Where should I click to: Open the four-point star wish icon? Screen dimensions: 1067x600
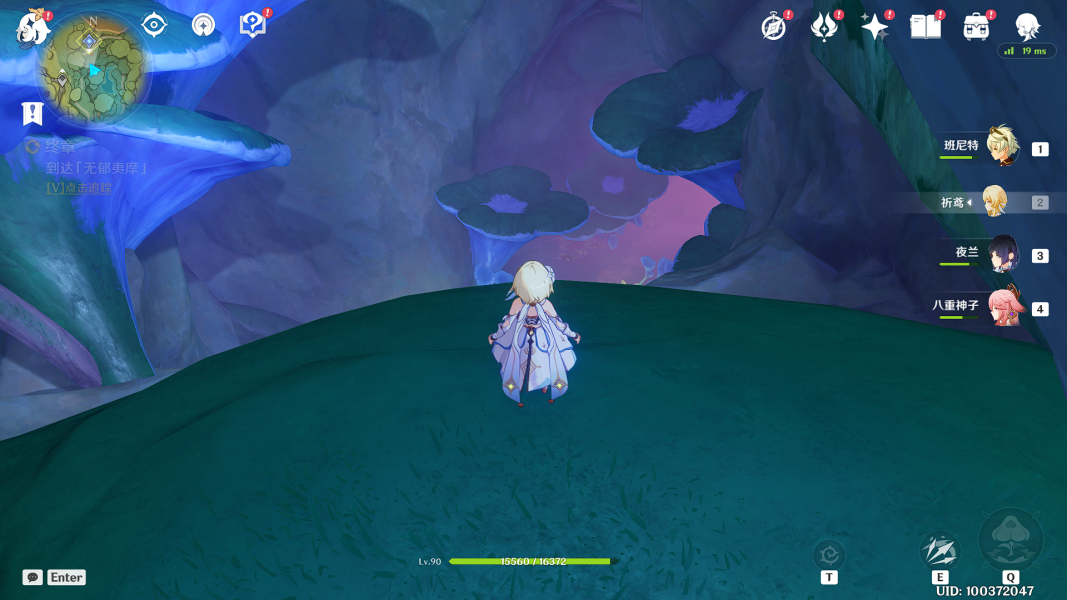pos(874,27)
